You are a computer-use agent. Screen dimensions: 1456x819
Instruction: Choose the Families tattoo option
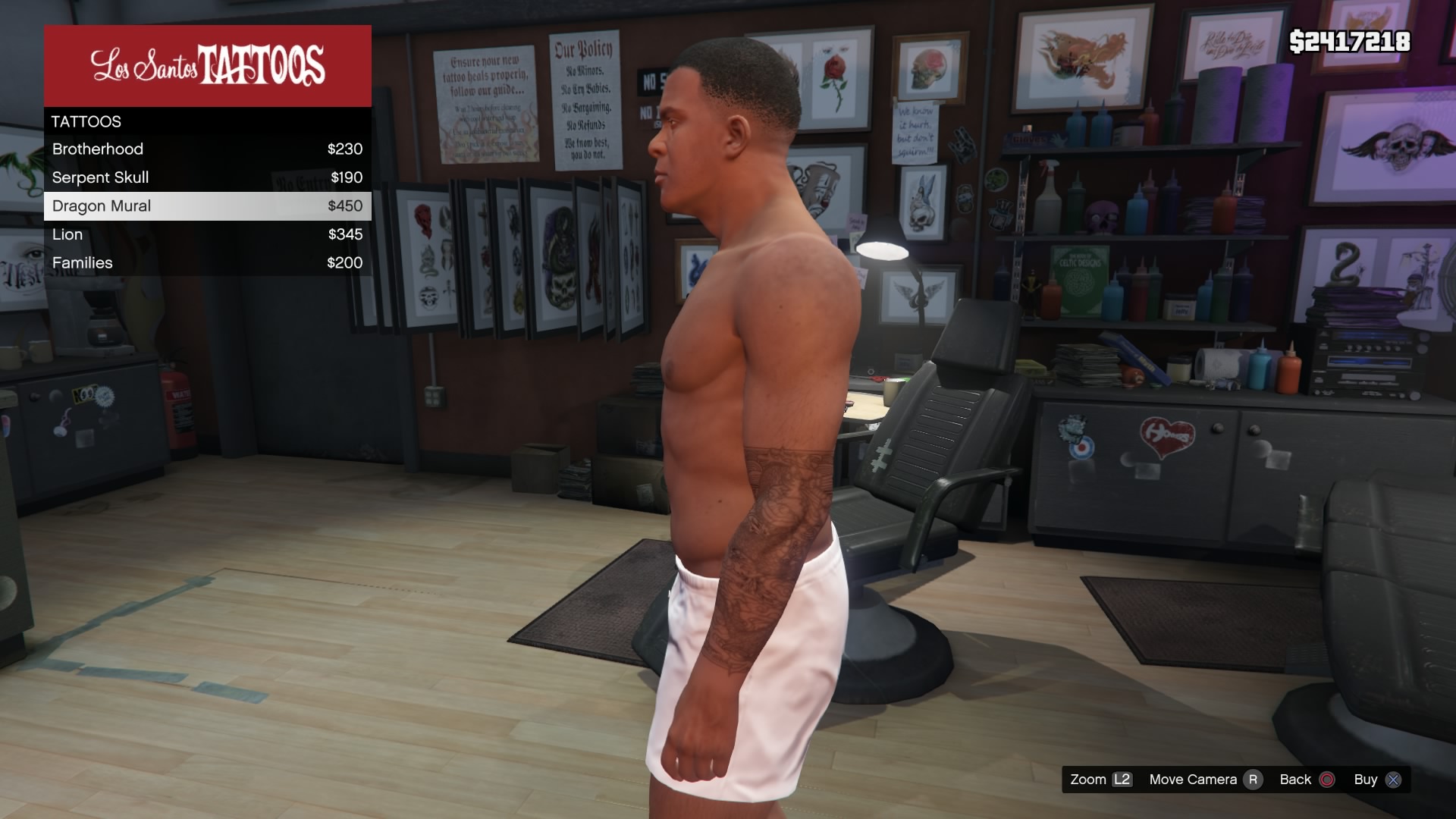tap(207, 263)
